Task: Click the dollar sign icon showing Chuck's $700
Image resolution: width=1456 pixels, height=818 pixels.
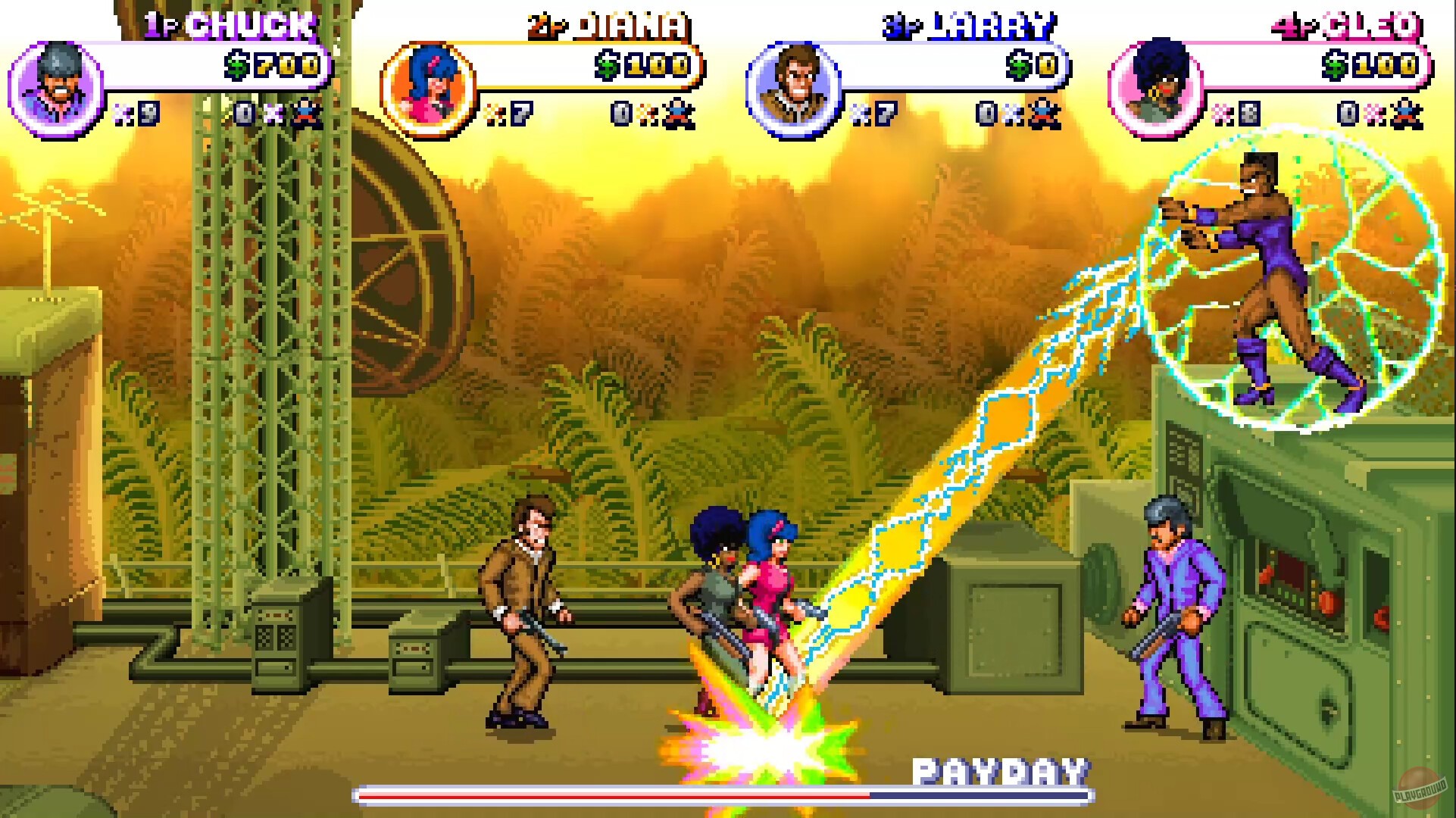Action: pyautogui.click(x=238, y=67)
